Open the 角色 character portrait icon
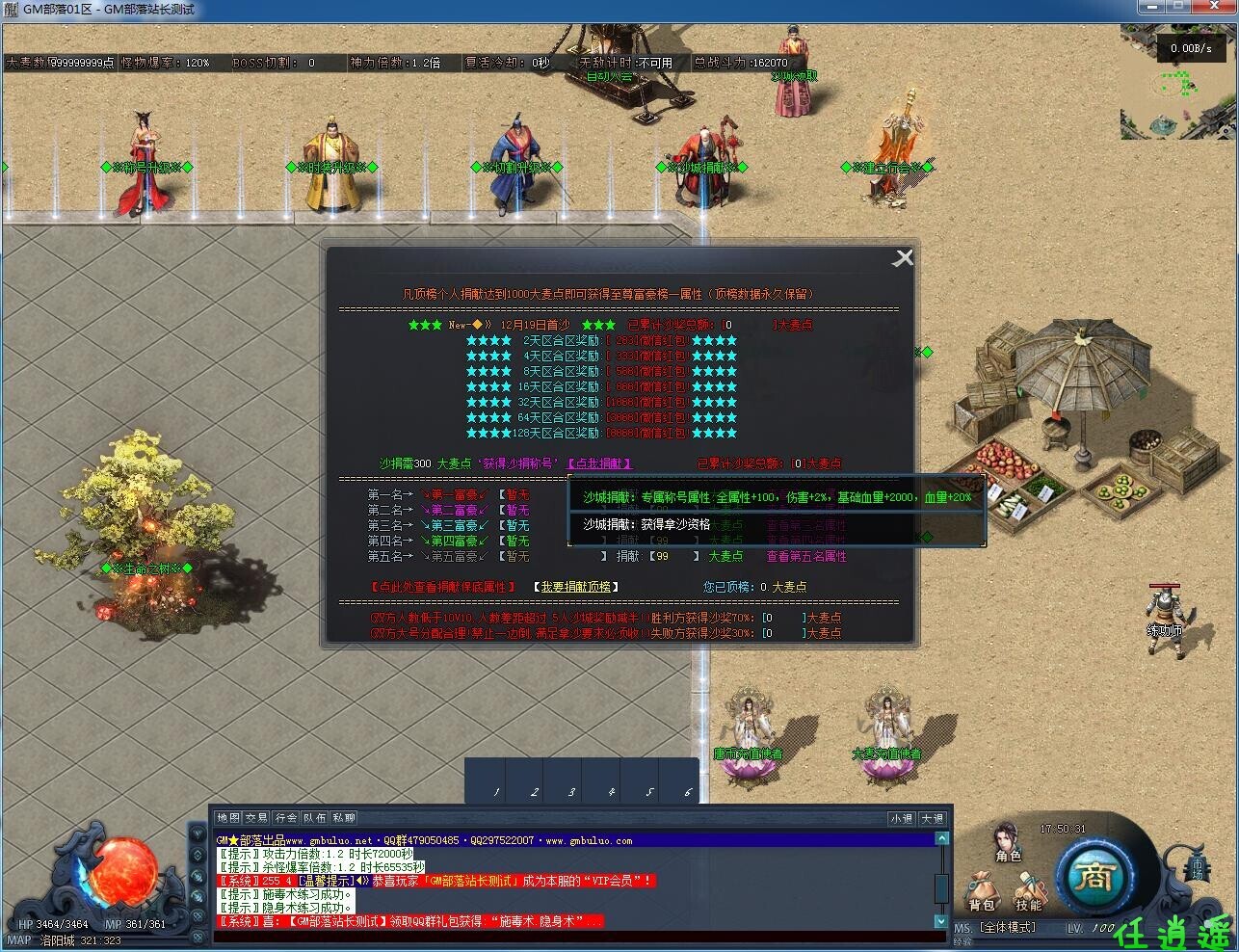 pos(1006,843)
